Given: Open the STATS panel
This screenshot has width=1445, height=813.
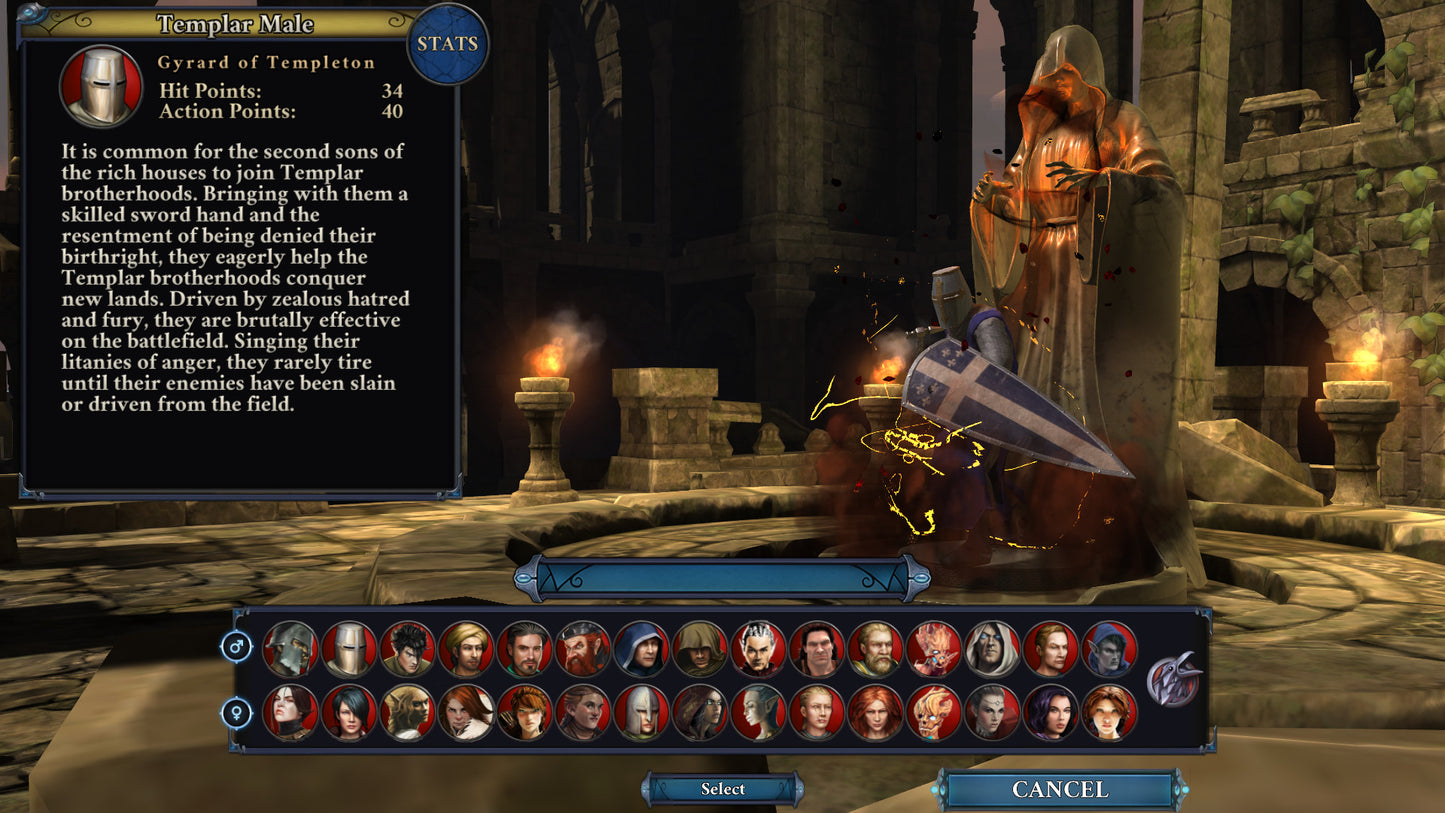Looking at the screenshot, I should tap(447, 44).
